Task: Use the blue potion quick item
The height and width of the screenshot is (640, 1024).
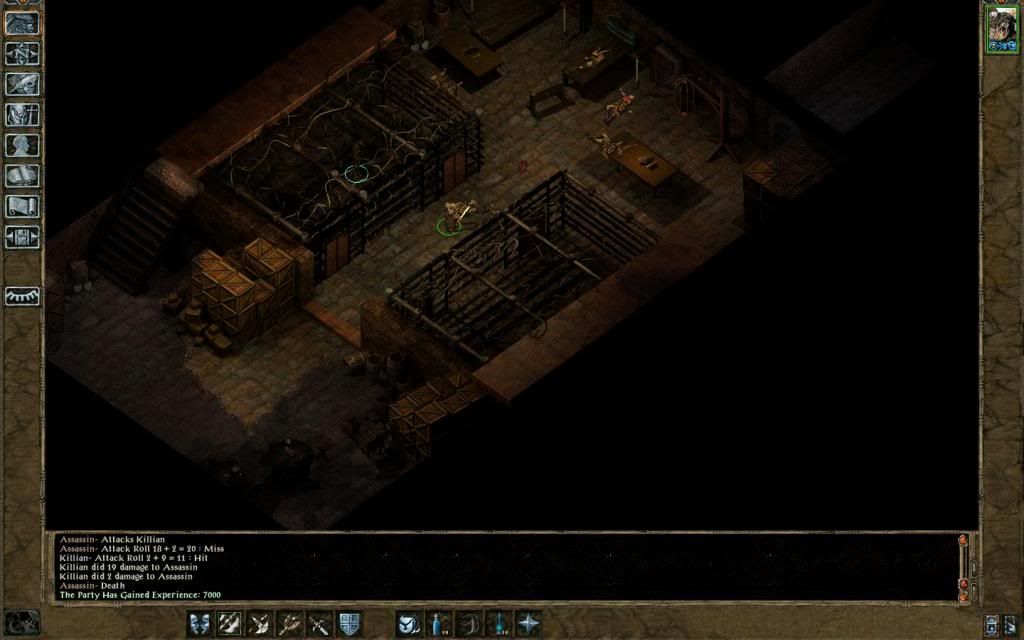Action: [438, 623]
